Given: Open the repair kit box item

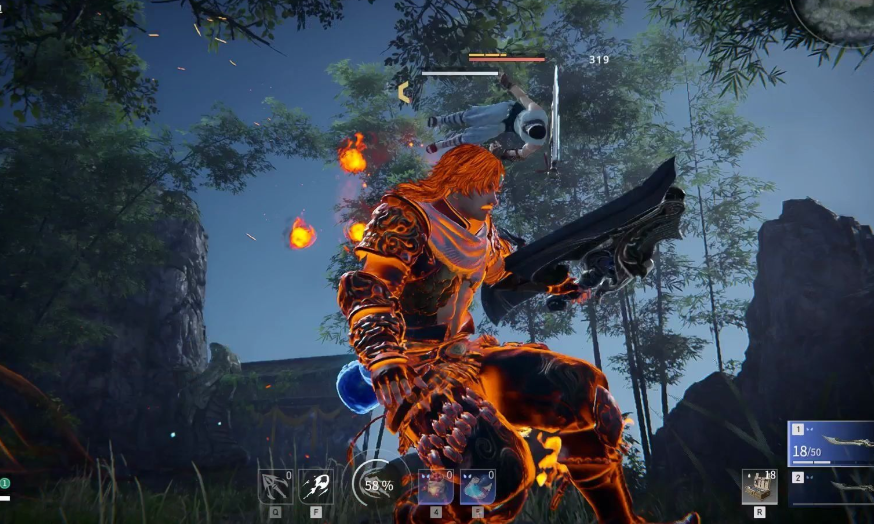Looking at the screenshot, I should coord(760,486).
